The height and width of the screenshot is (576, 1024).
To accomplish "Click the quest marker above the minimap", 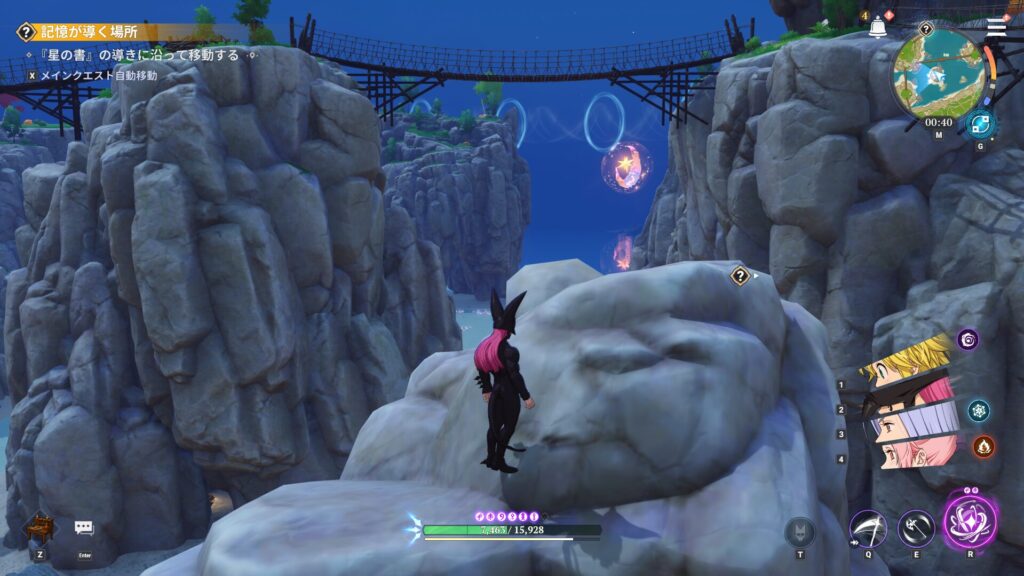I will click(925, 30).
